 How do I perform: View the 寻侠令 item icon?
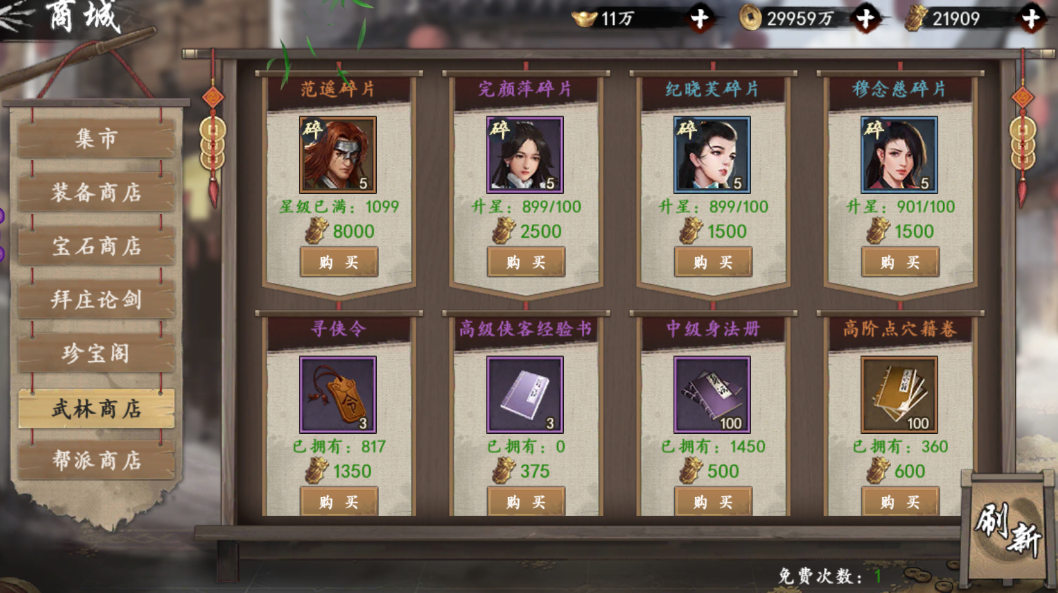338,394
